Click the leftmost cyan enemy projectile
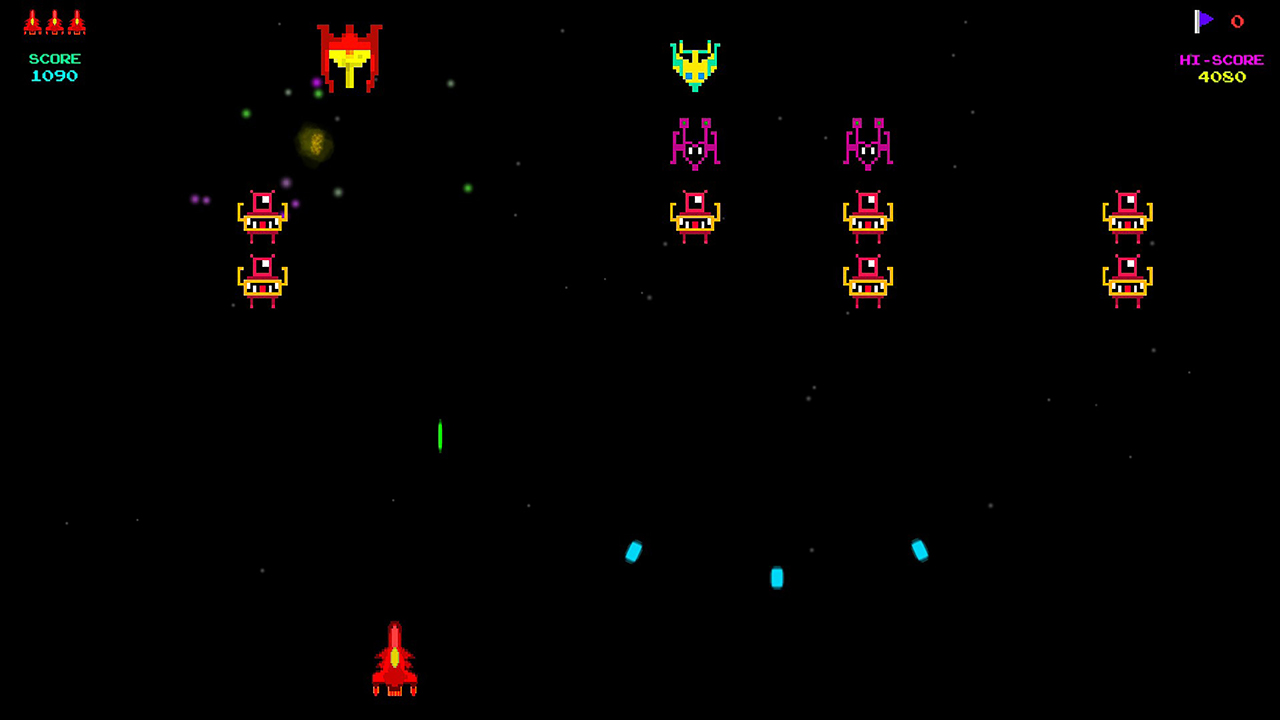The width and height of the screenshot is (1280, 720). [634, 552]
